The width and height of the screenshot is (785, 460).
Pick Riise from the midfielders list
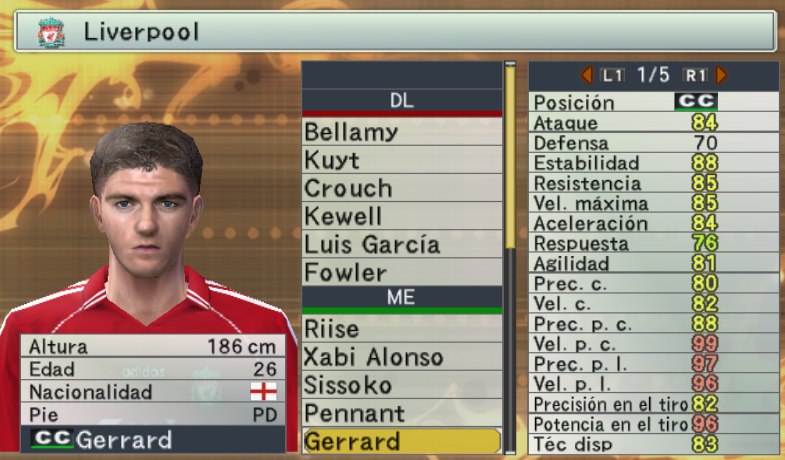tap(401, 329)
